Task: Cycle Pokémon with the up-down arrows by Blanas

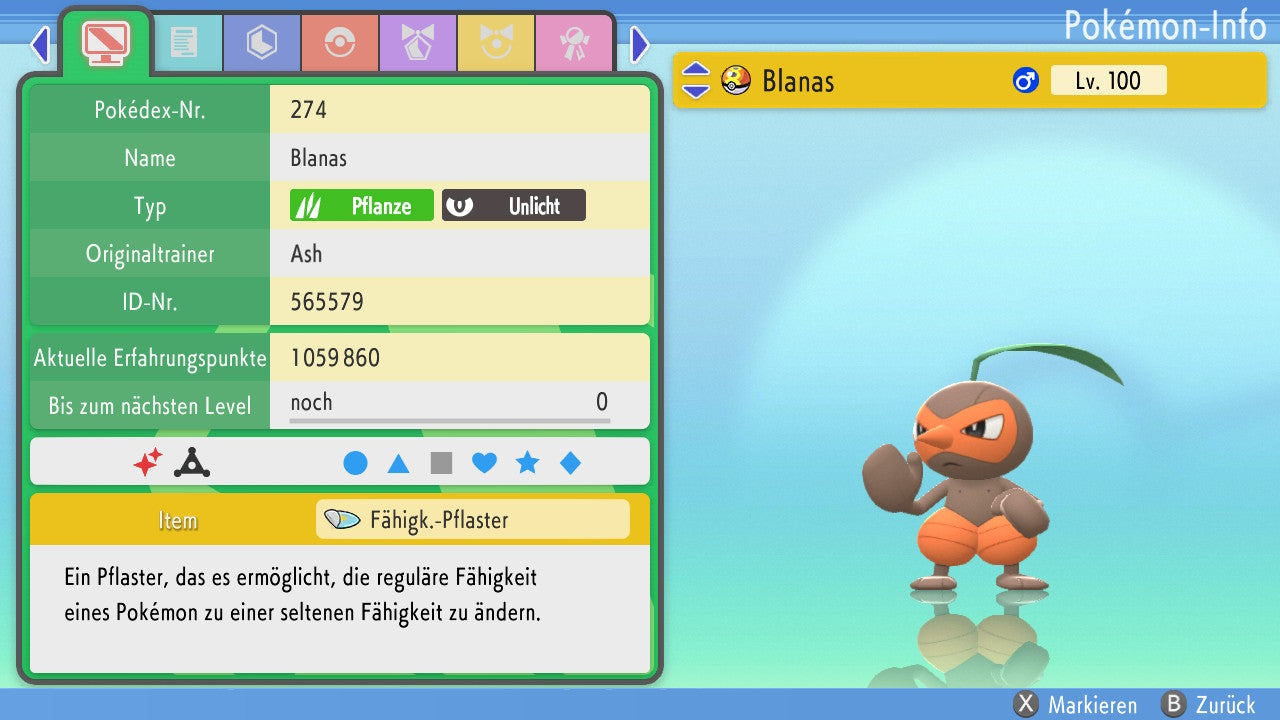Action: point(695,81)
